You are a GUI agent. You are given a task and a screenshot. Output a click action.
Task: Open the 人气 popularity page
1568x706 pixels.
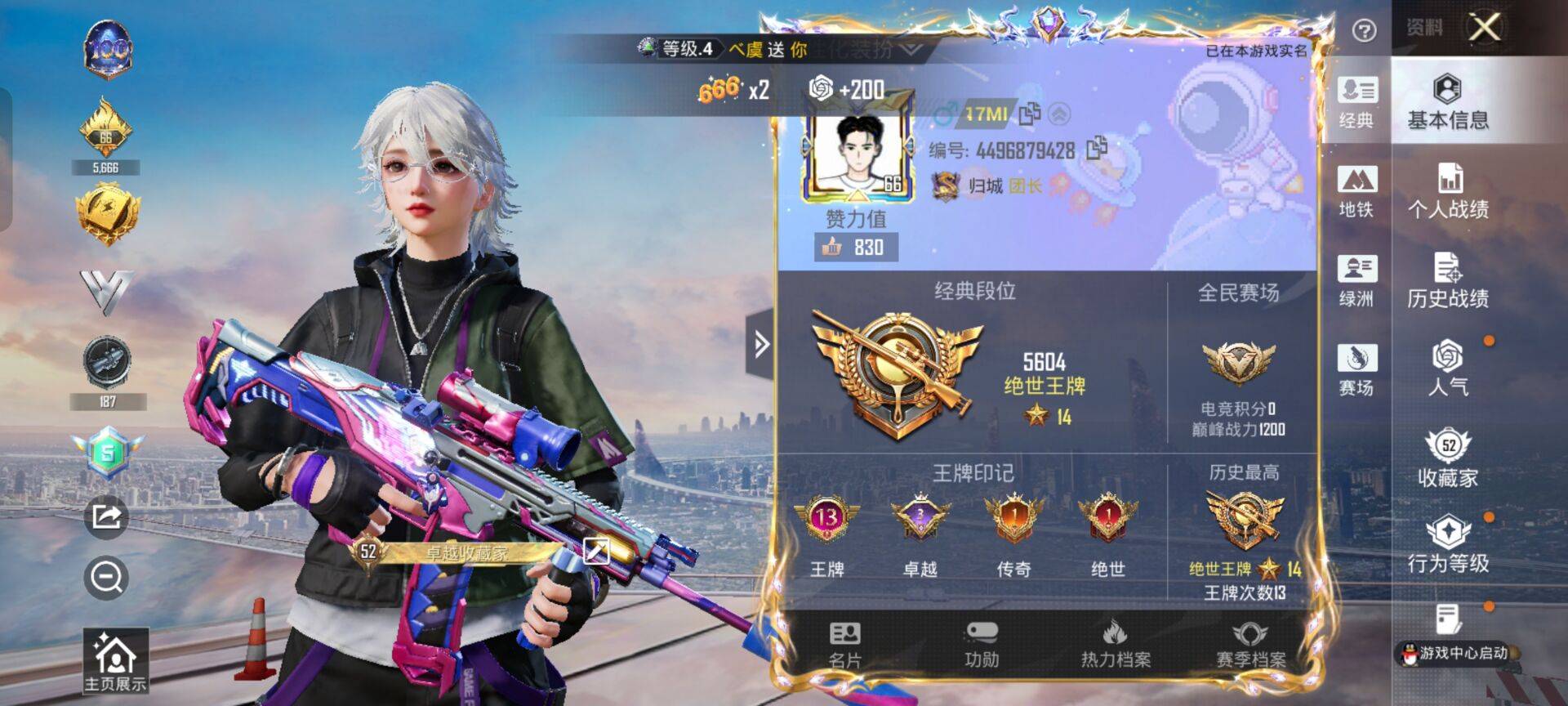click(x=1447, y=369)
